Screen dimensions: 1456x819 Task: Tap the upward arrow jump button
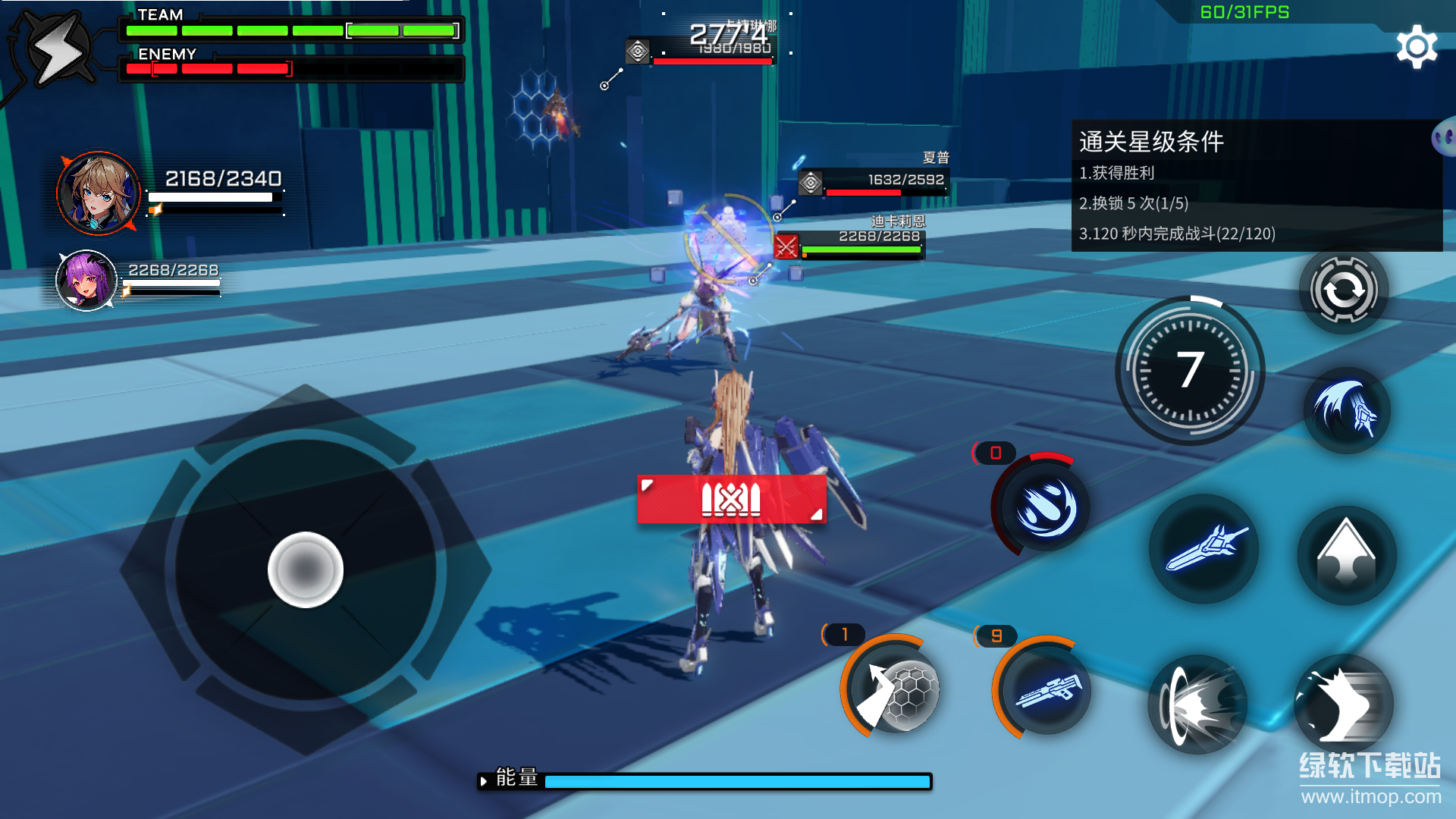pyautogui.click(x=1346, y=554)
